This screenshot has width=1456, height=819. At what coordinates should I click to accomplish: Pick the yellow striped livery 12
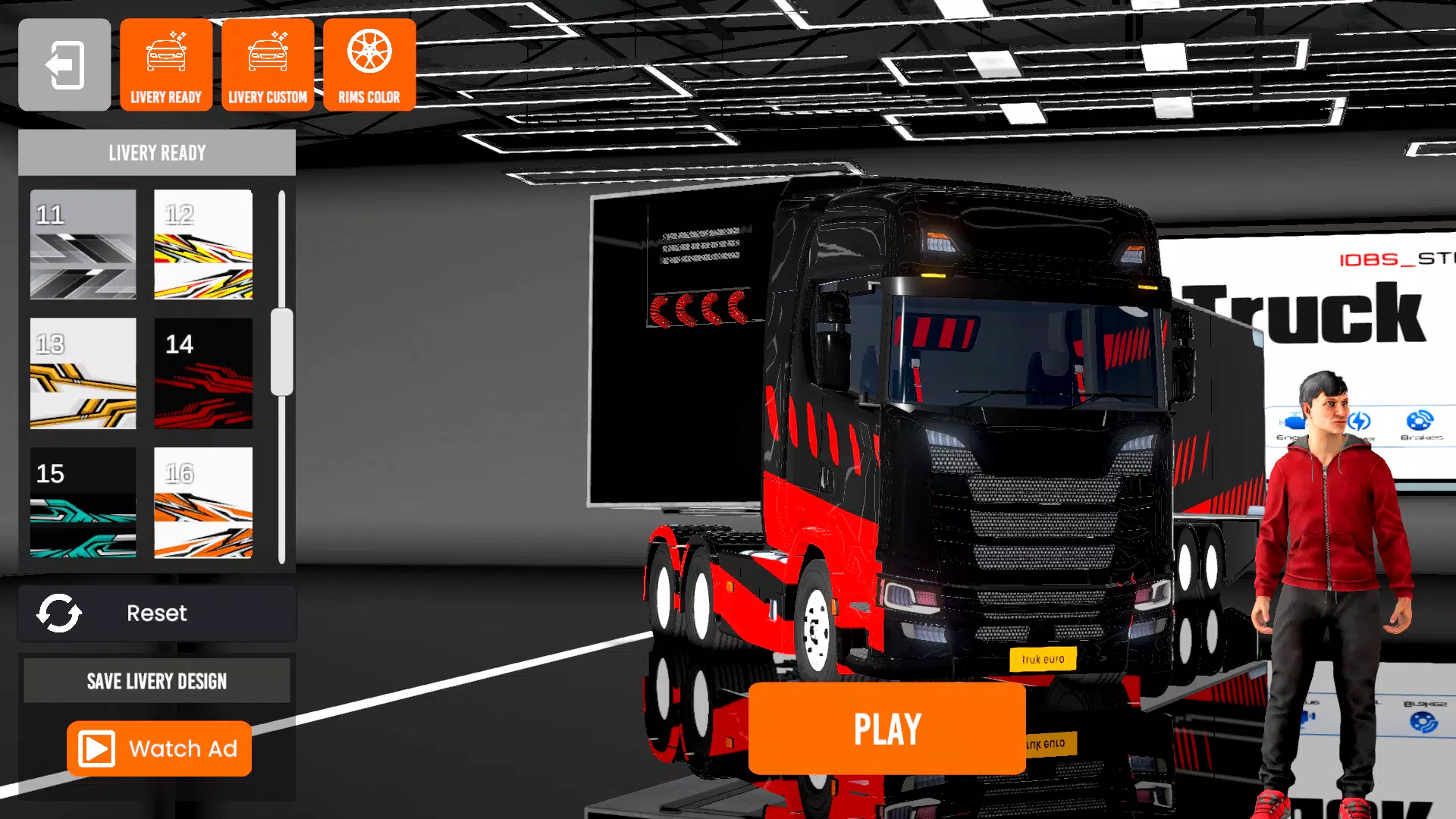point(203,244)
